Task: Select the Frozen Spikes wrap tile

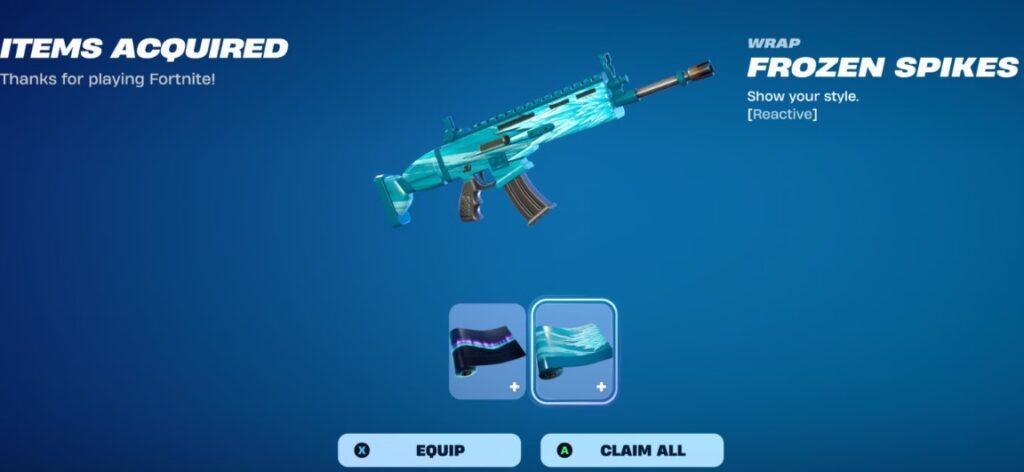Action: pyautogui.click(x=574, y=352)
